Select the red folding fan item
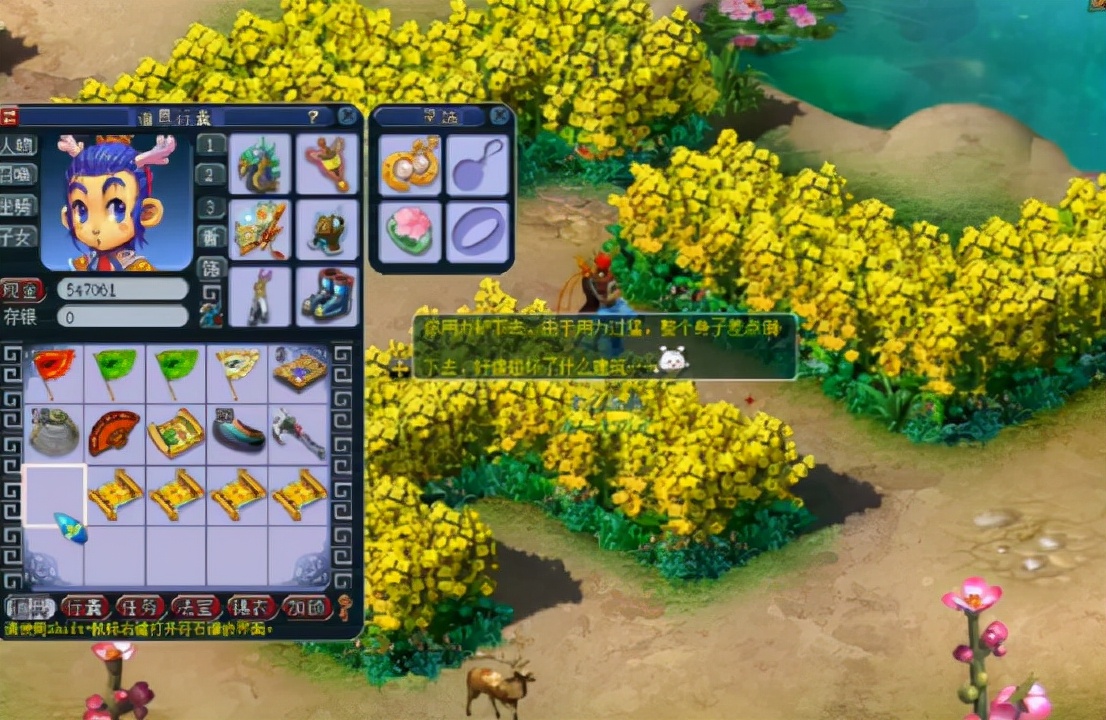1106x720 pixels. pyautogui.click(x=114, y=431)
